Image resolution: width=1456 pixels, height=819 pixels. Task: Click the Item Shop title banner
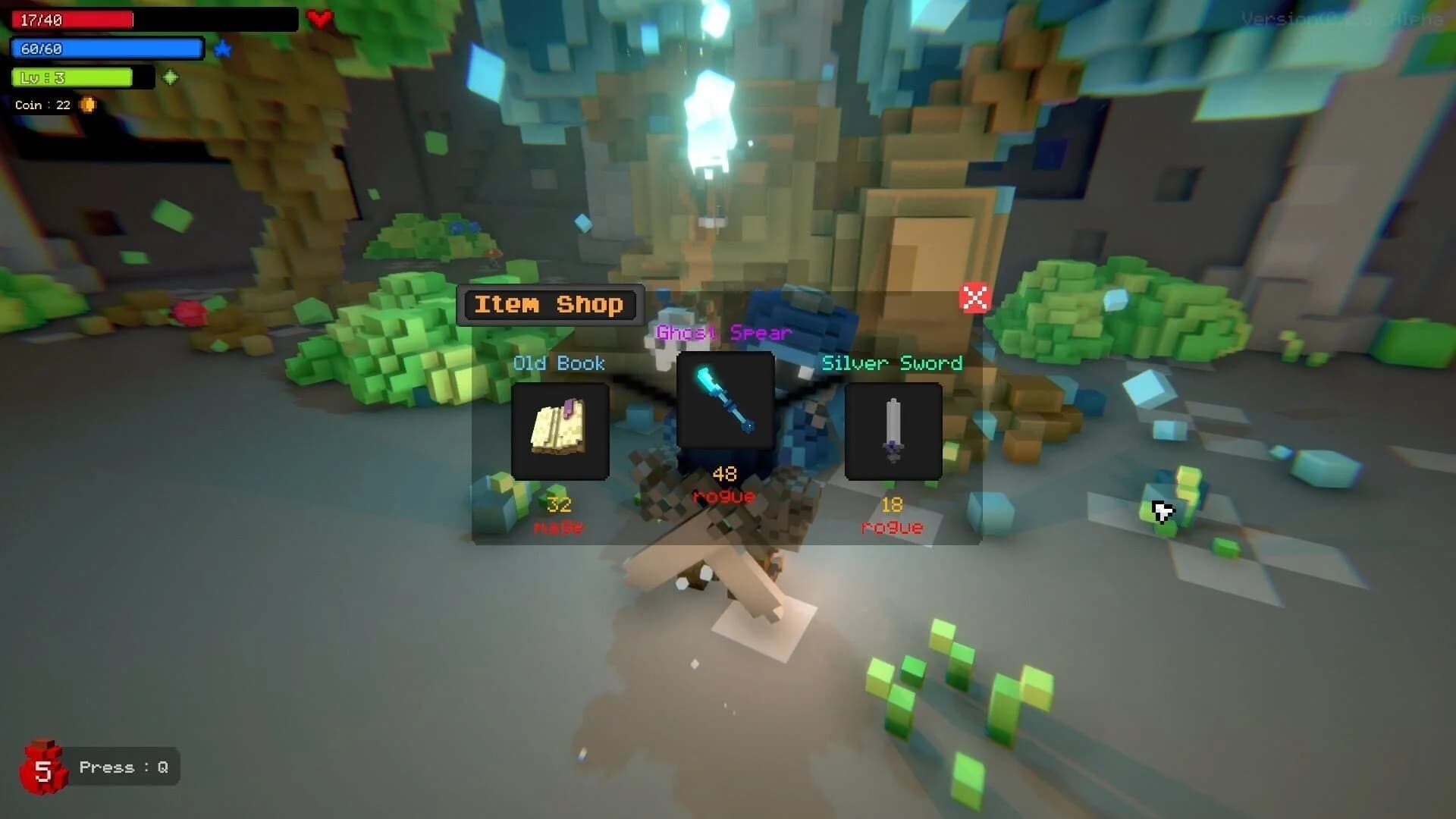click(550, 304)
